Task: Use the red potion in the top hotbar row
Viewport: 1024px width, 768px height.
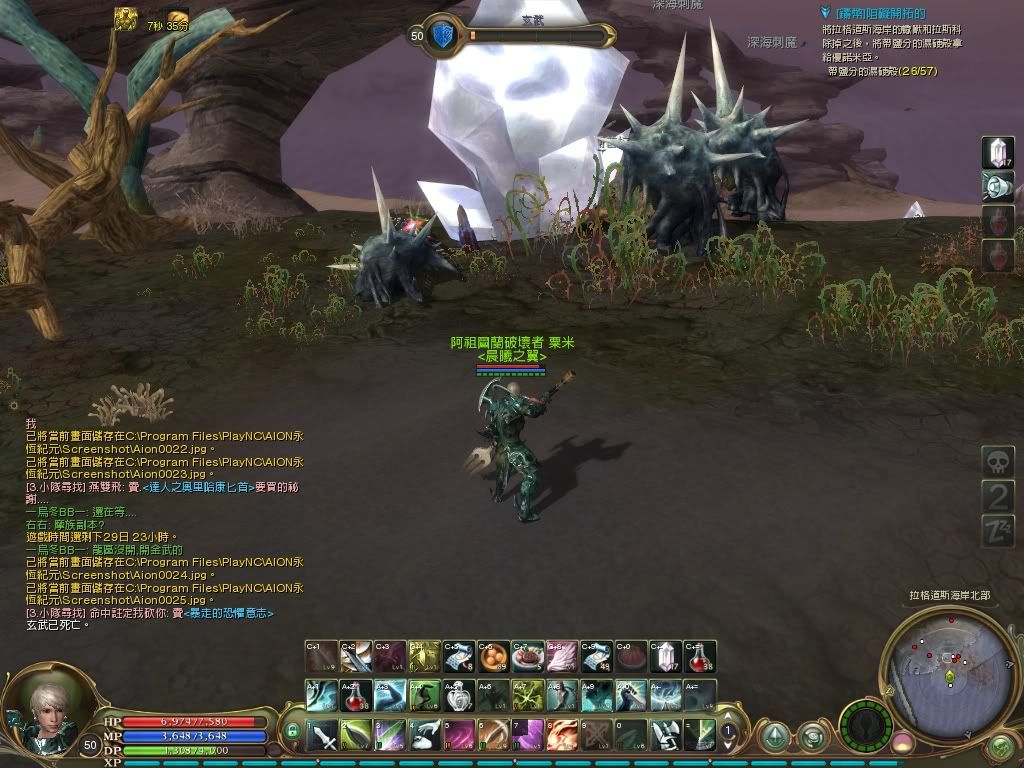Action: click(700, 657)
